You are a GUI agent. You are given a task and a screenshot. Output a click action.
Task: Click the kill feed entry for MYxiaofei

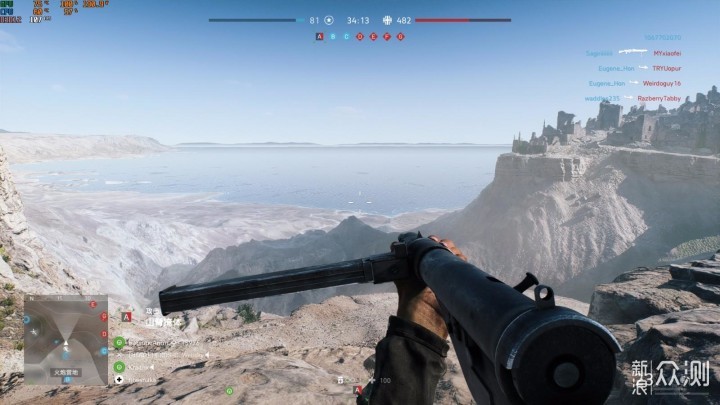click(x=667, y=53)
